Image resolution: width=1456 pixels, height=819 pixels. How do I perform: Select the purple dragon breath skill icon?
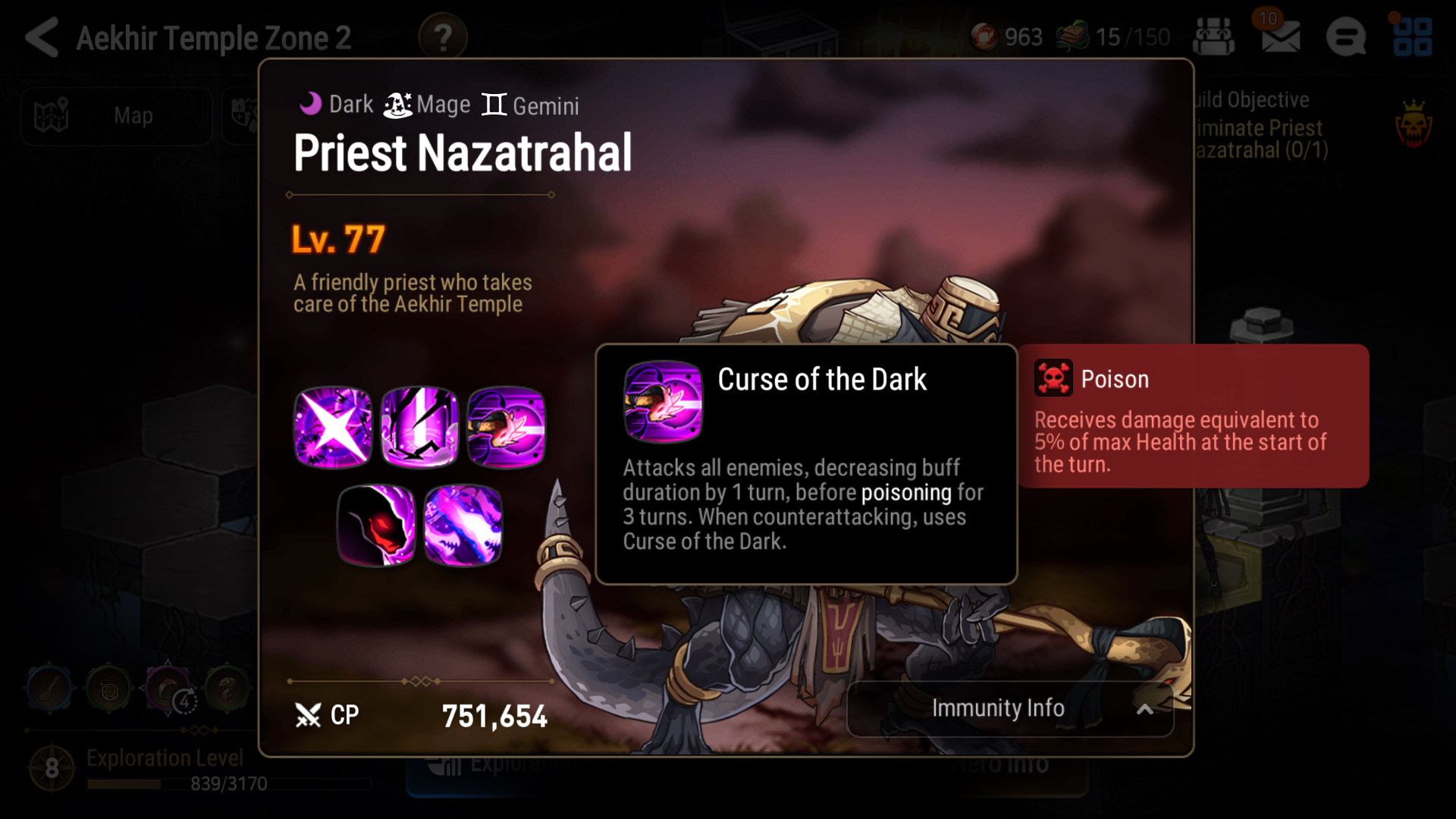click(x=463, y=525)
